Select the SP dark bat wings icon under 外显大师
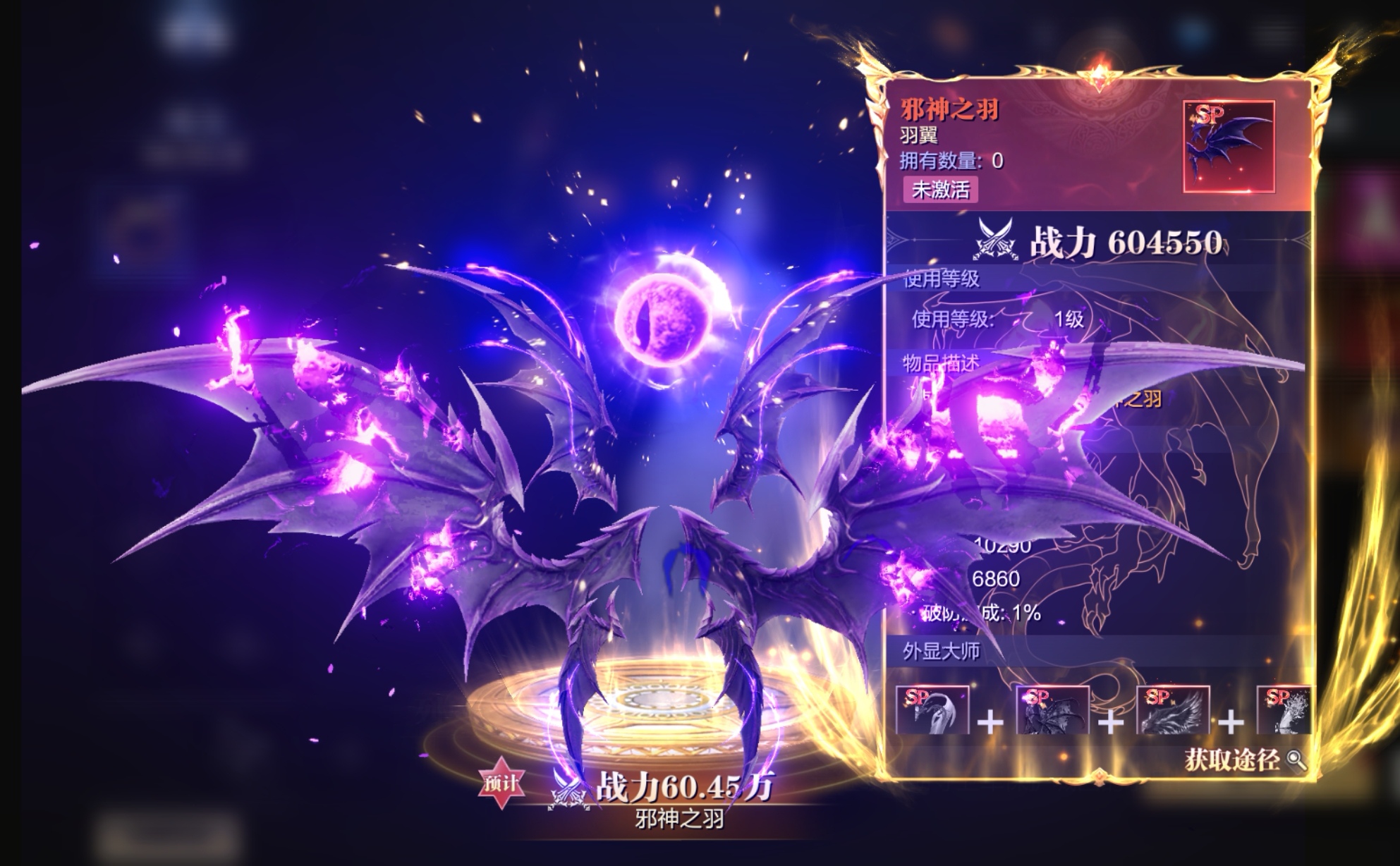This screenshot has width=1400, height=866. pos(1052,709)
